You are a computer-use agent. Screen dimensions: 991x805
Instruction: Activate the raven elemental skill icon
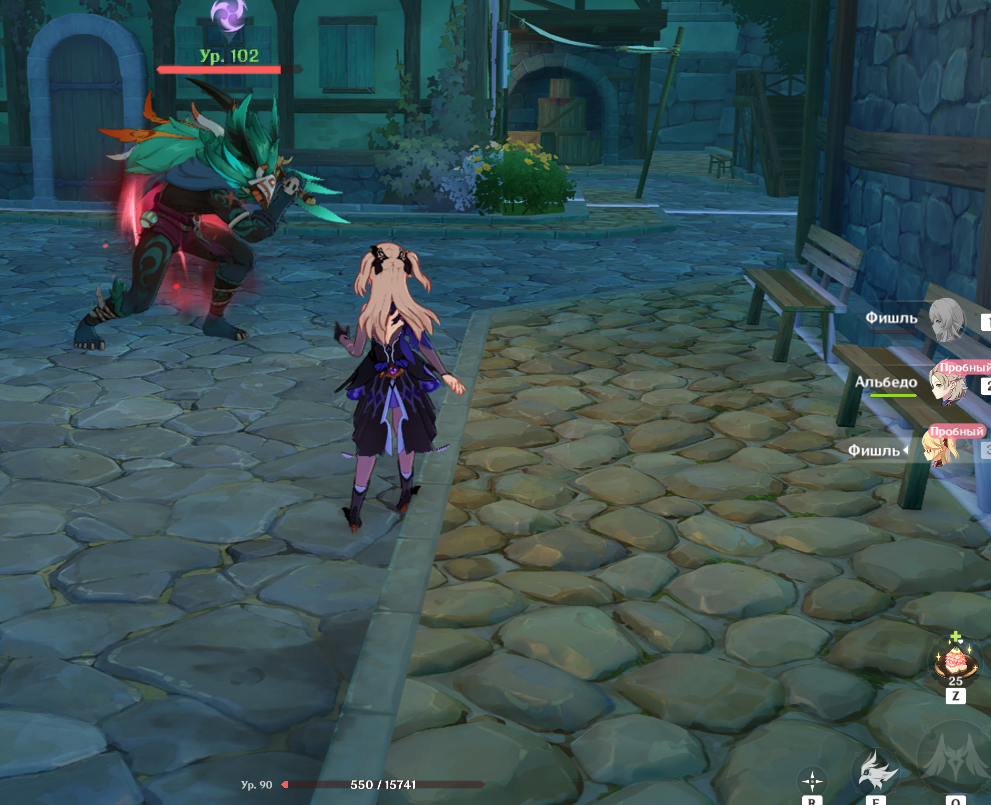[x=874, y=771]
